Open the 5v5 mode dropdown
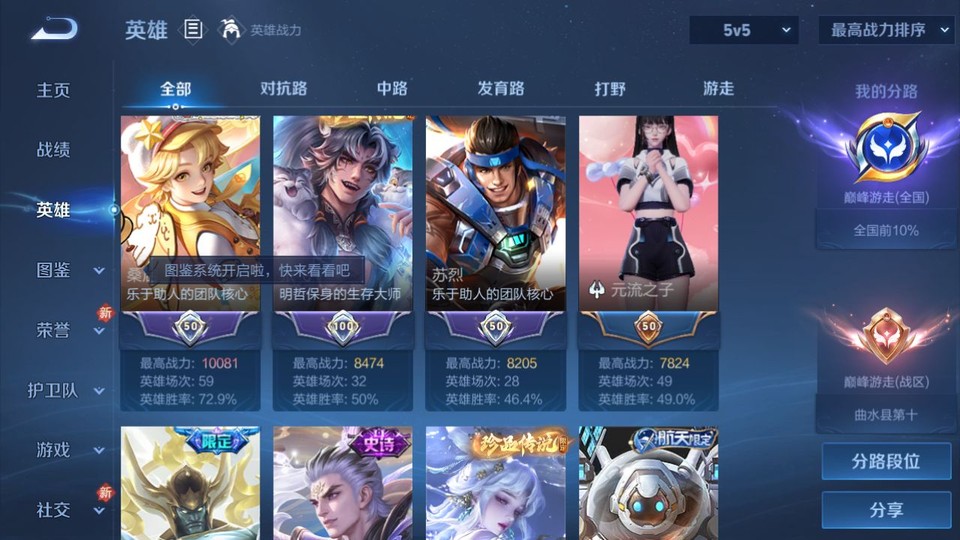960x540 pixels. [744, 30]
